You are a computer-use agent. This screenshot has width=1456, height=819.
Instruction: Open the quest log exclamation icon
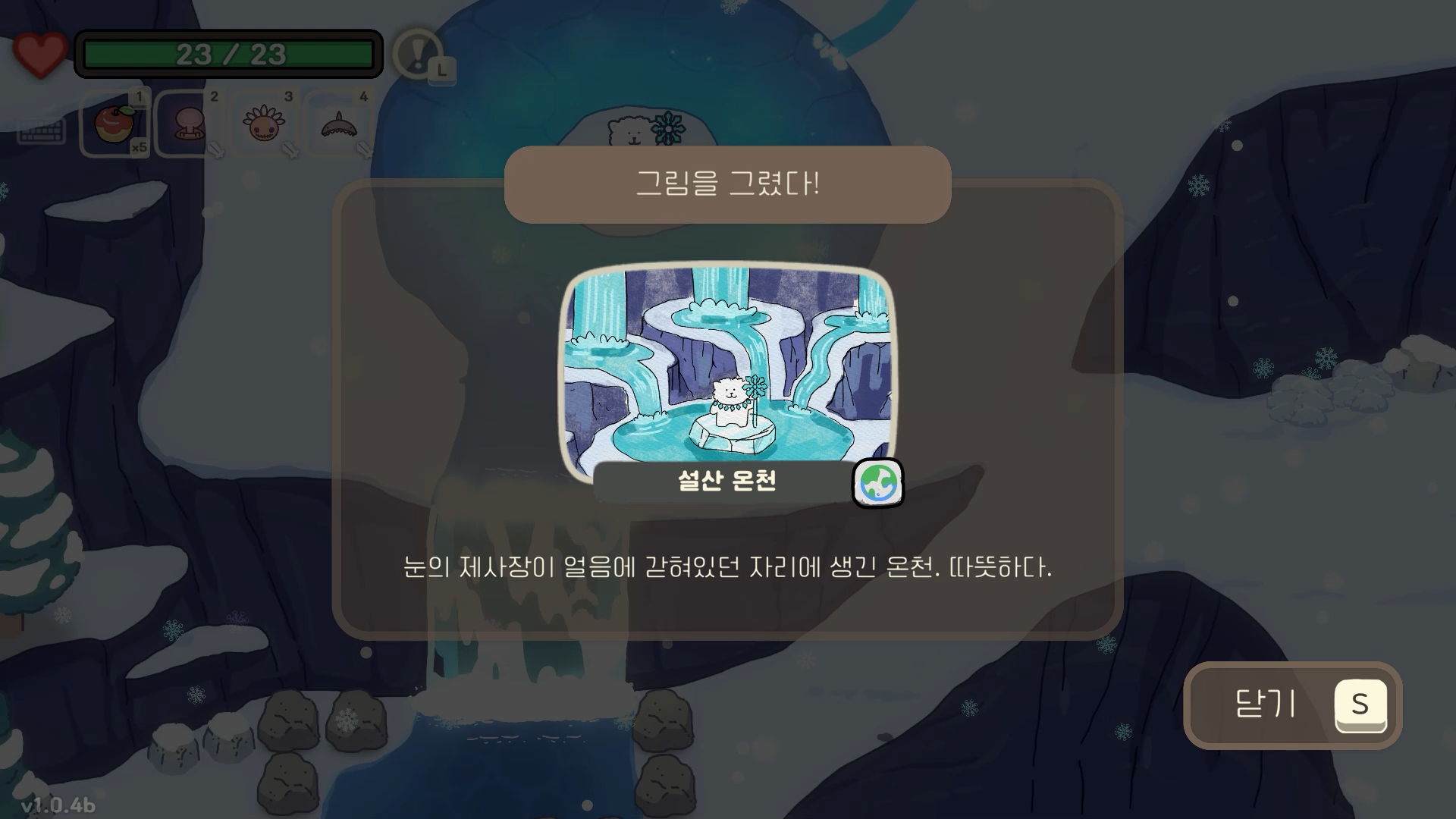coord(416,55)
